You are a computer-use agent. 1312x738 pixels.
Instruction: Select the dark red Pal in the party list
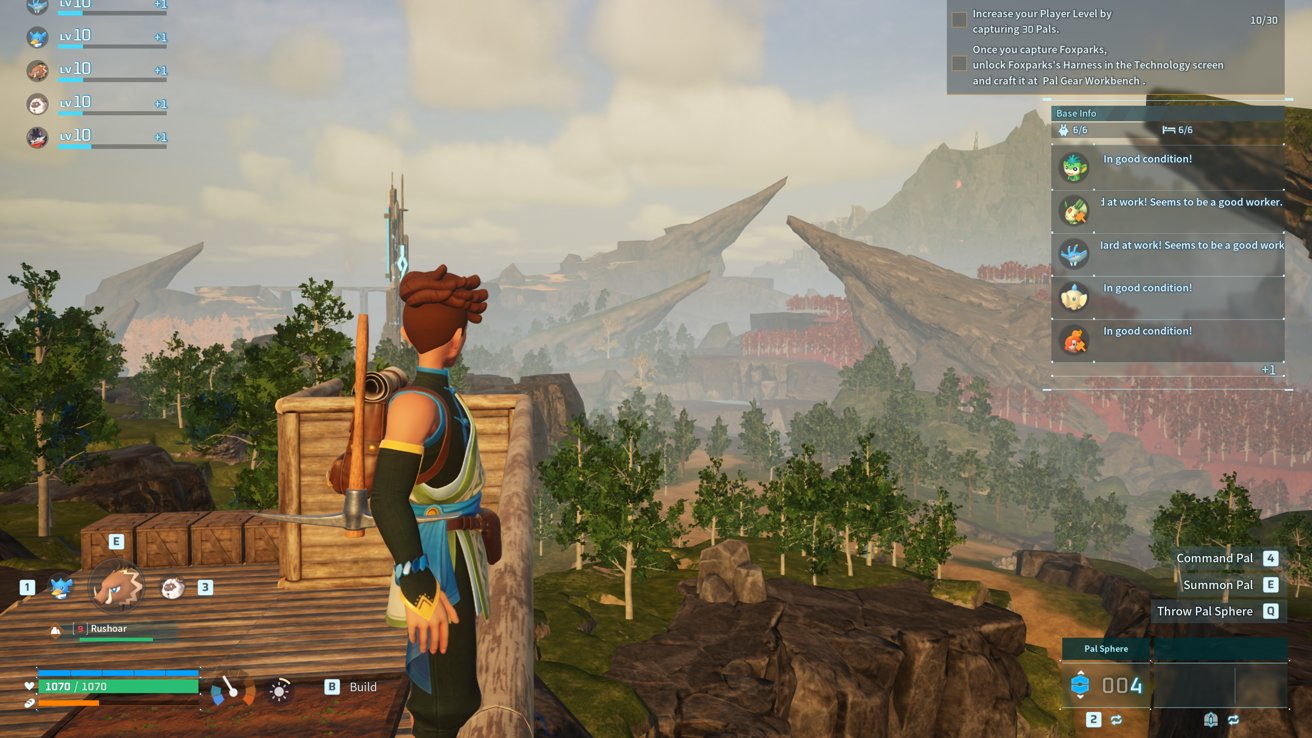(x=38, y=138)
